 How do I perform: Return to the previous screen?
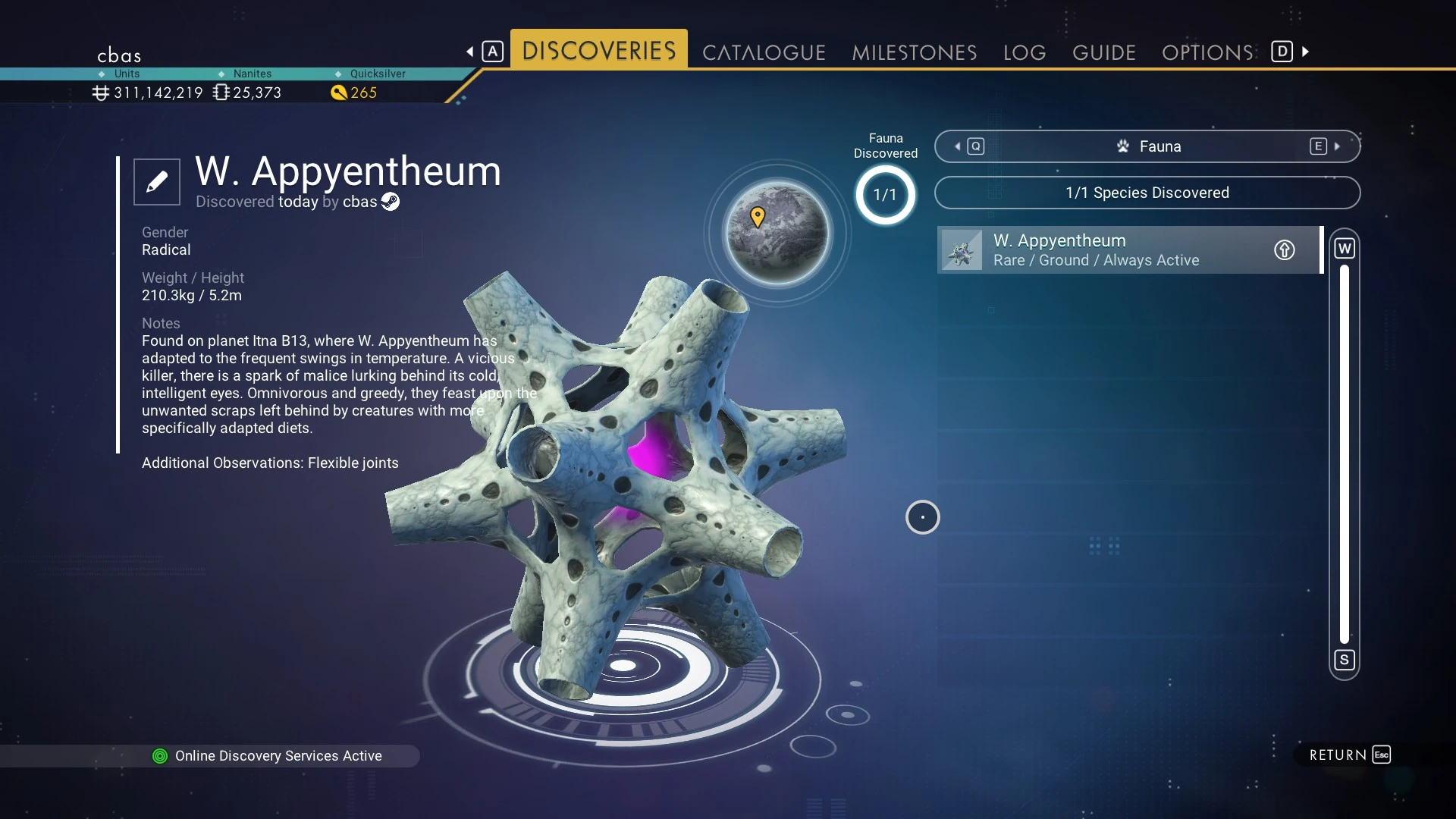pos(1349,755)
